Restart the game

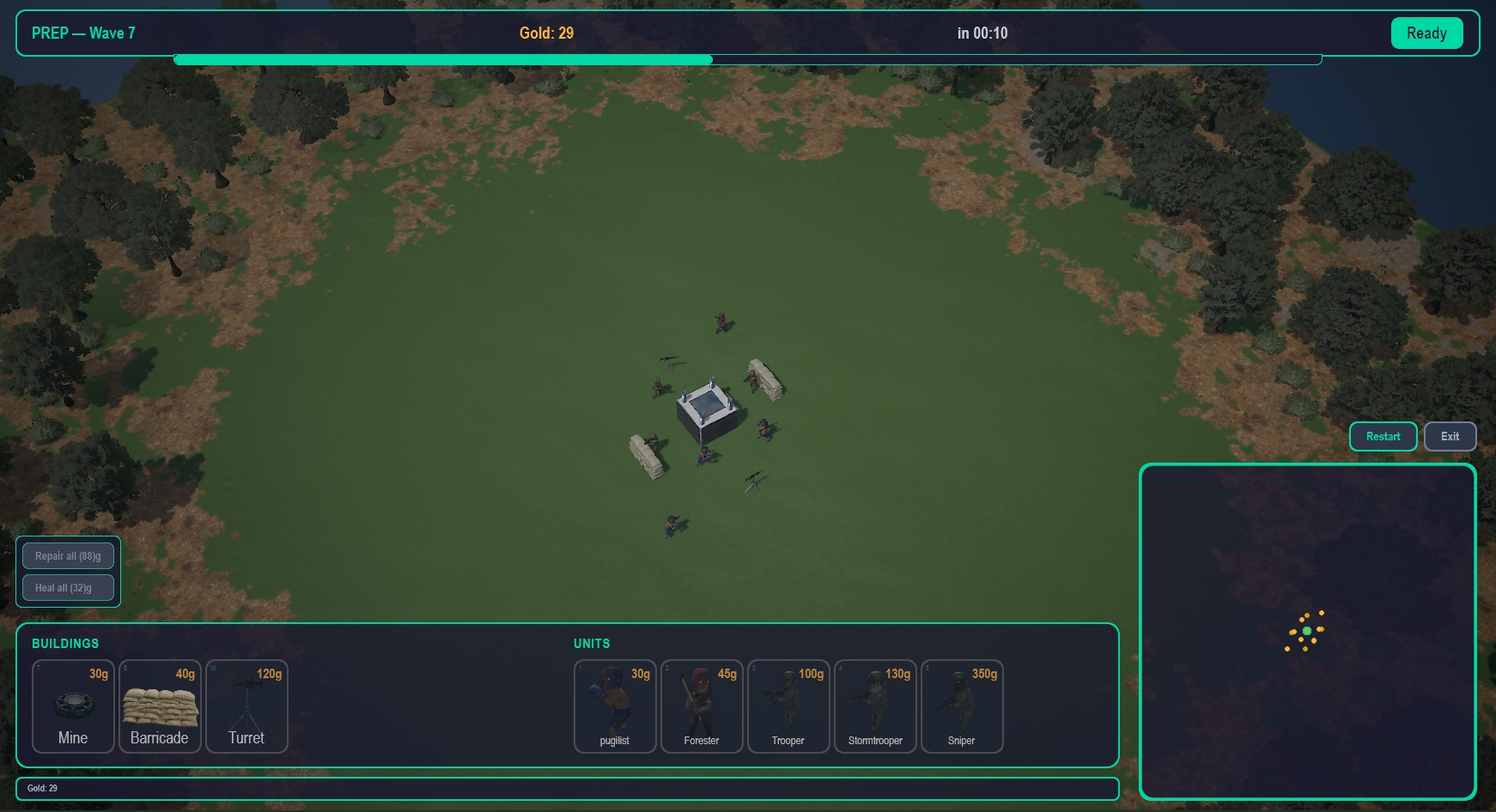tap(1383, 436)
